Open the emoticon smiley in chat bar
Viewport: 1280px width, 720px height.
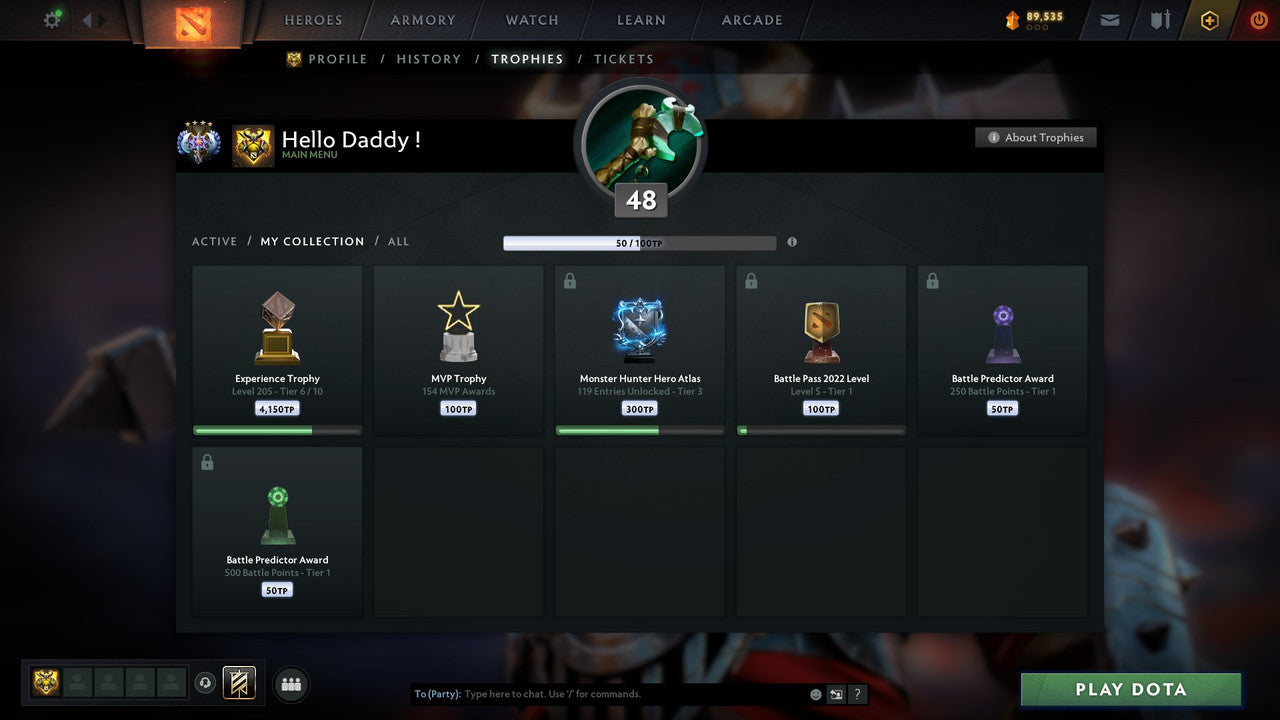click(815, 693)
